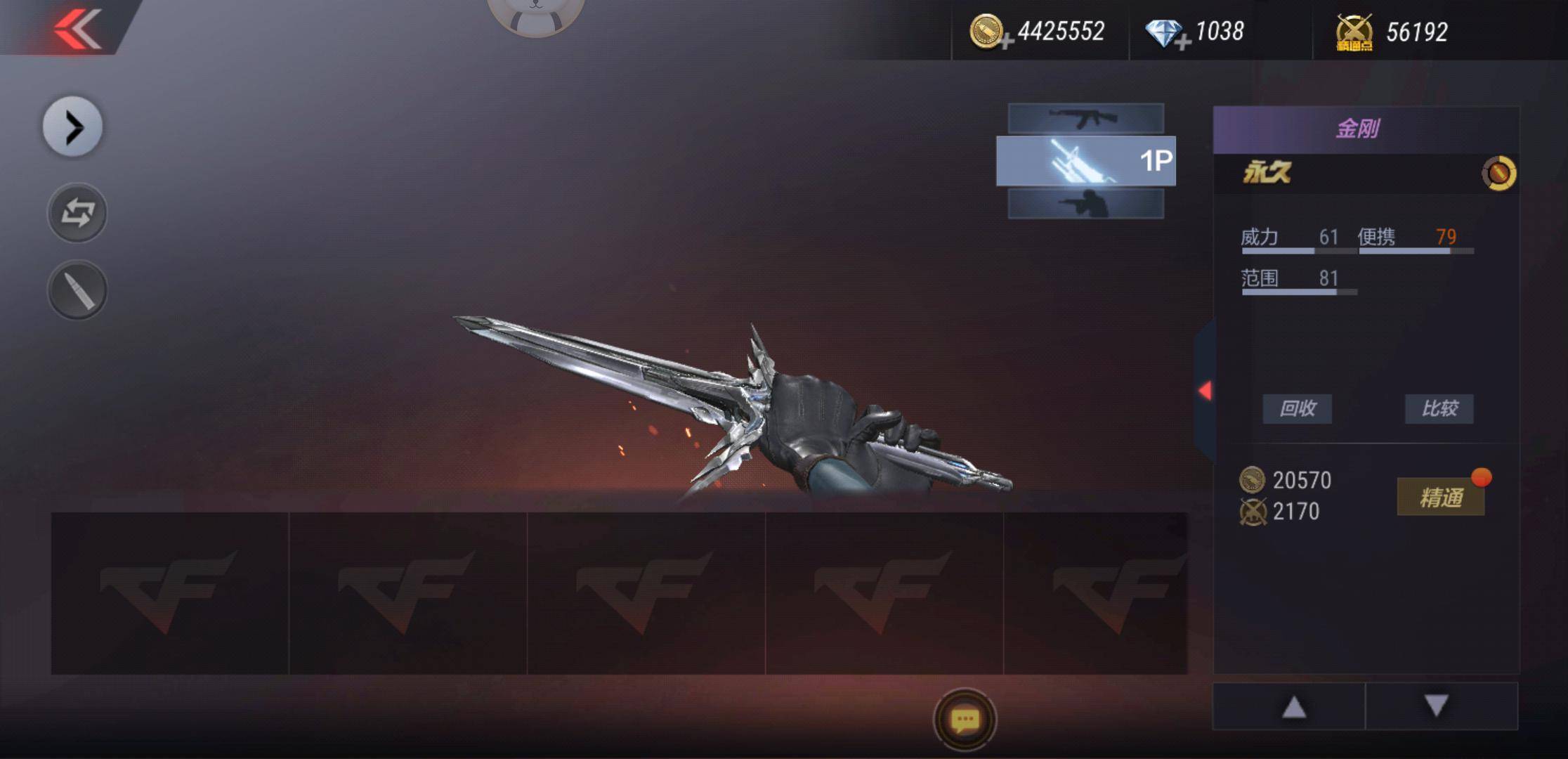1568x759 pixels.
Task: Click the 回收 recycle button
Action: point(1297,408)
